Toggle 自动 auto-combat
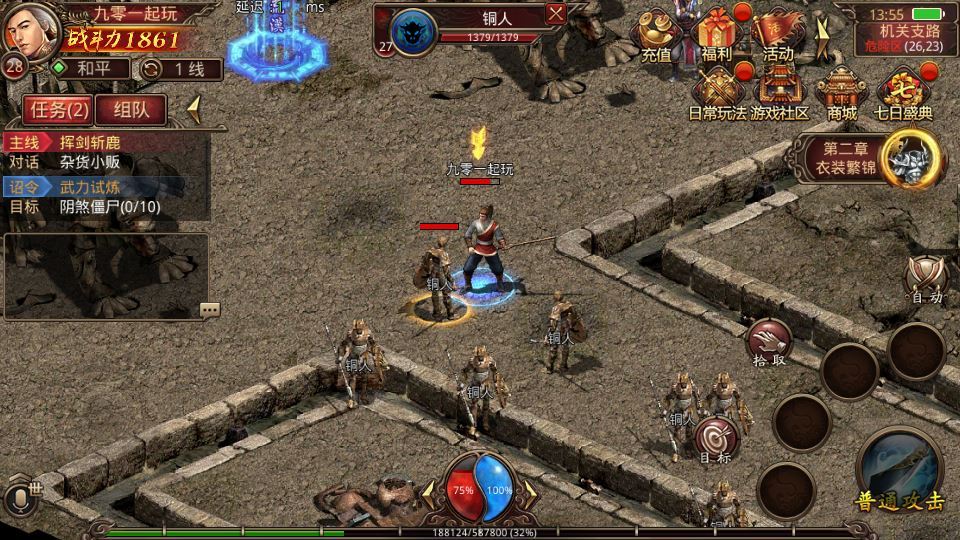This screenshot has width=960, height=540. tap(925, 278)
